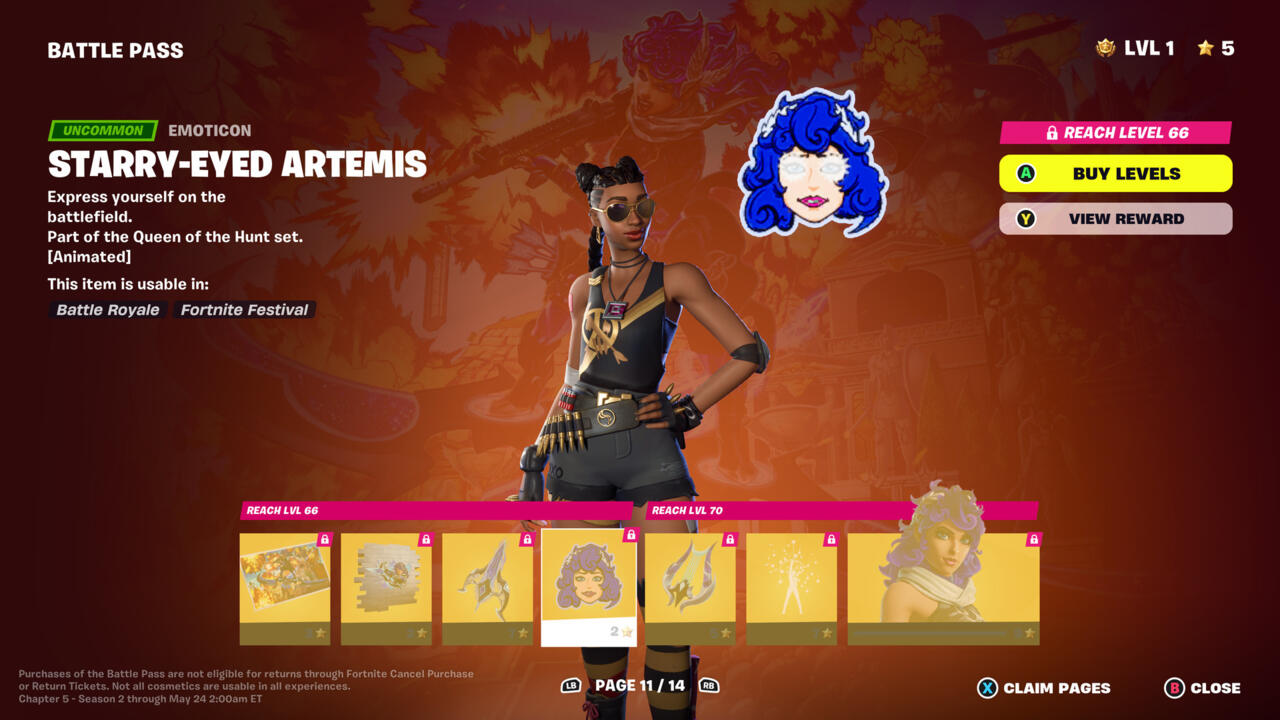This screenshot has width=1280, height=720.
Task: Claim Pages at the bottom
Action: pos(1044,688)
